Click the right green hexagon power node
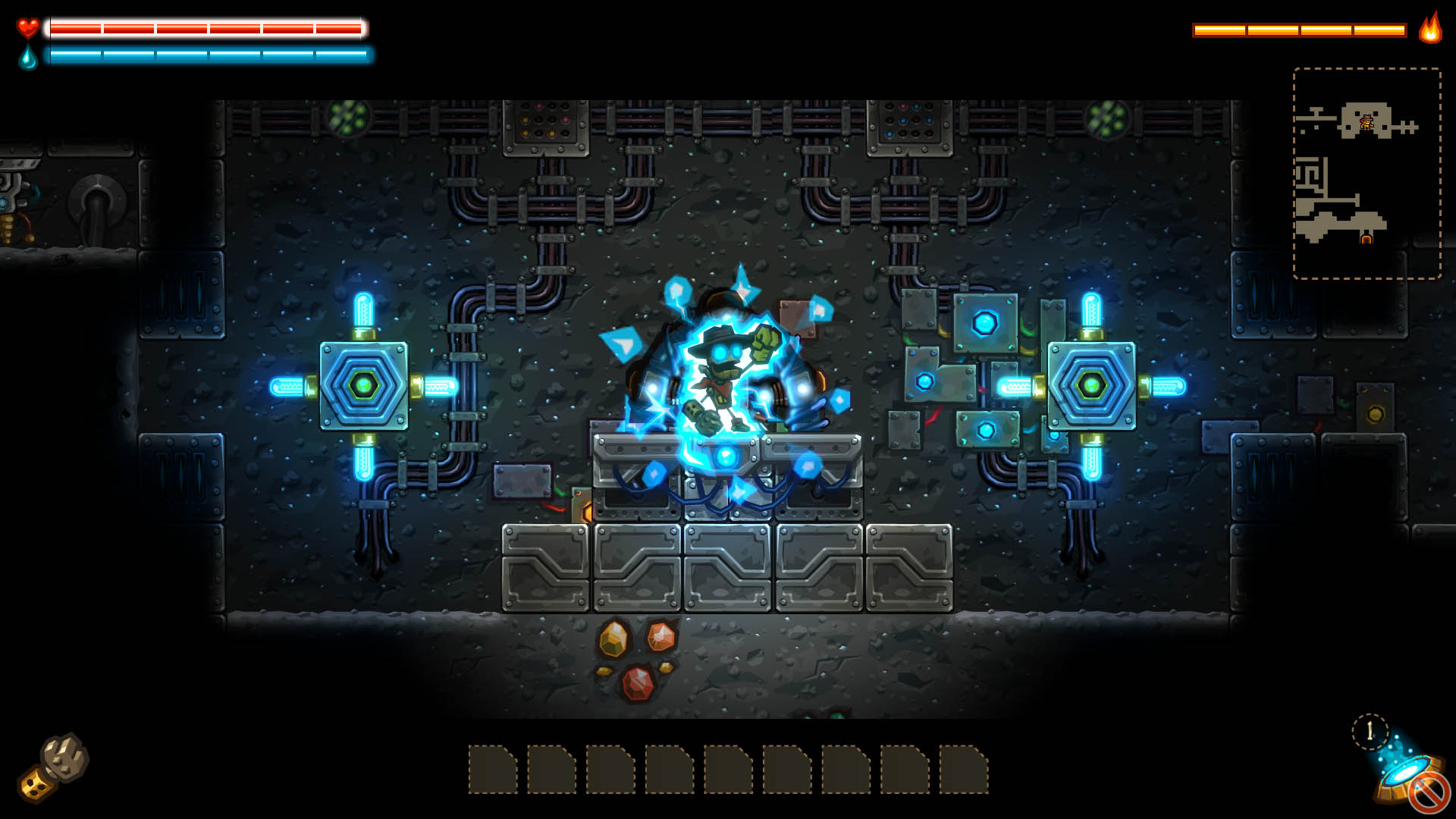The height and width of the screenshot is (819, 1456). click(x=1092, y=384)
